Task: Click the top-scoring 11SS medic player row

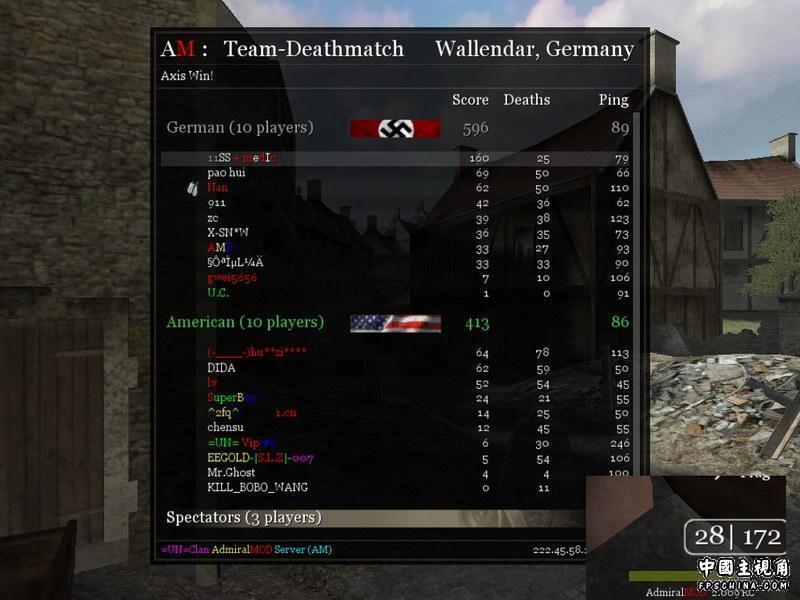Action: (241, 158)
